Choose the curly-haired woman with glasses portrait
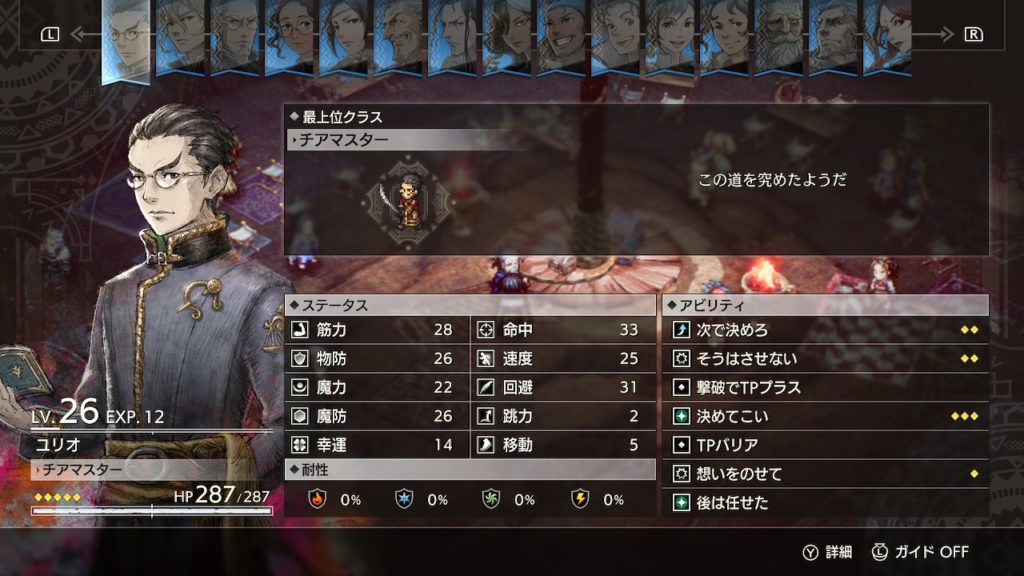1024x576 pixels. [x=290, y=36]
